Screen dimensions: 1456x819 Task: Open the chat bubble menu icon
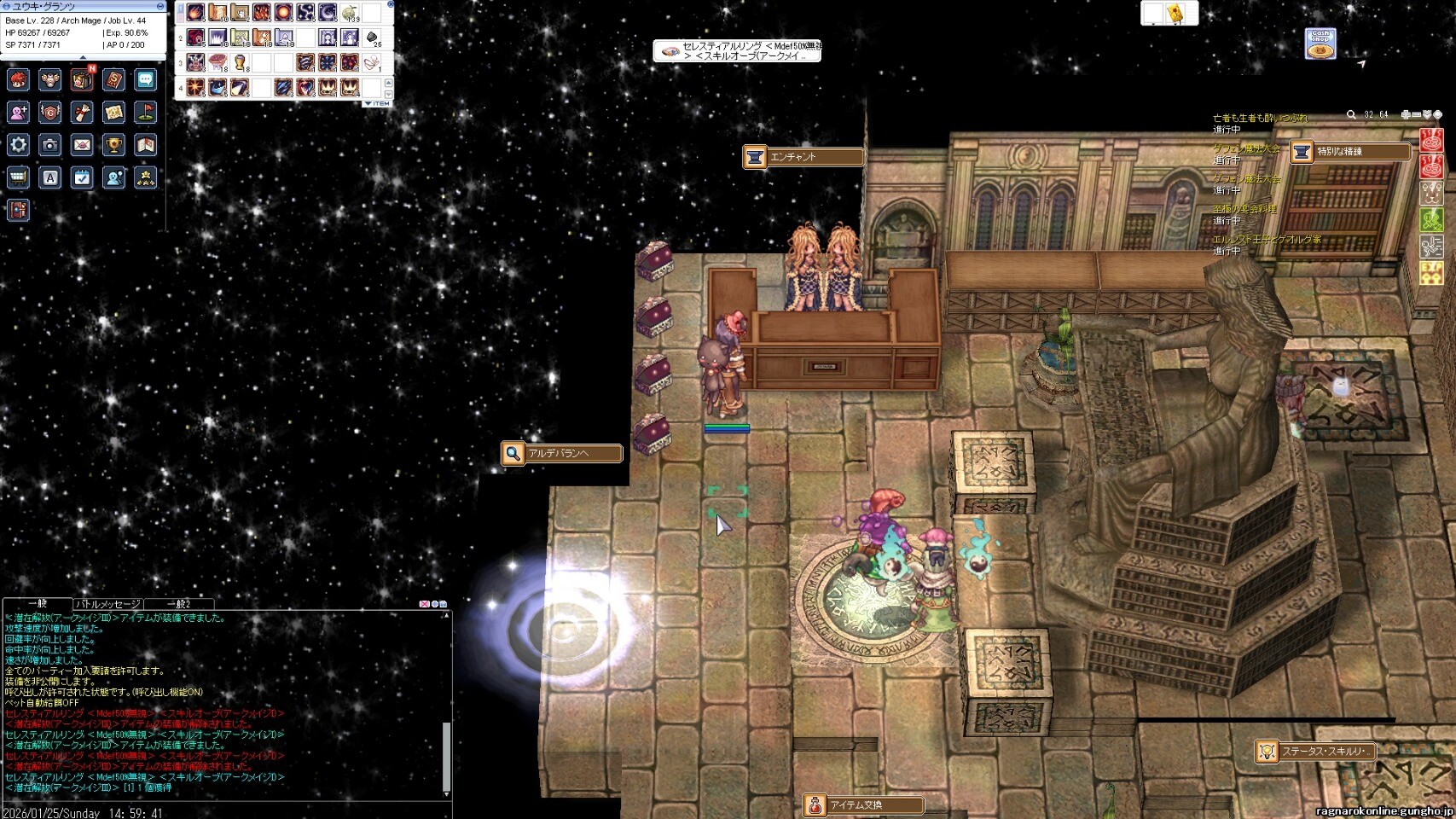146,80
